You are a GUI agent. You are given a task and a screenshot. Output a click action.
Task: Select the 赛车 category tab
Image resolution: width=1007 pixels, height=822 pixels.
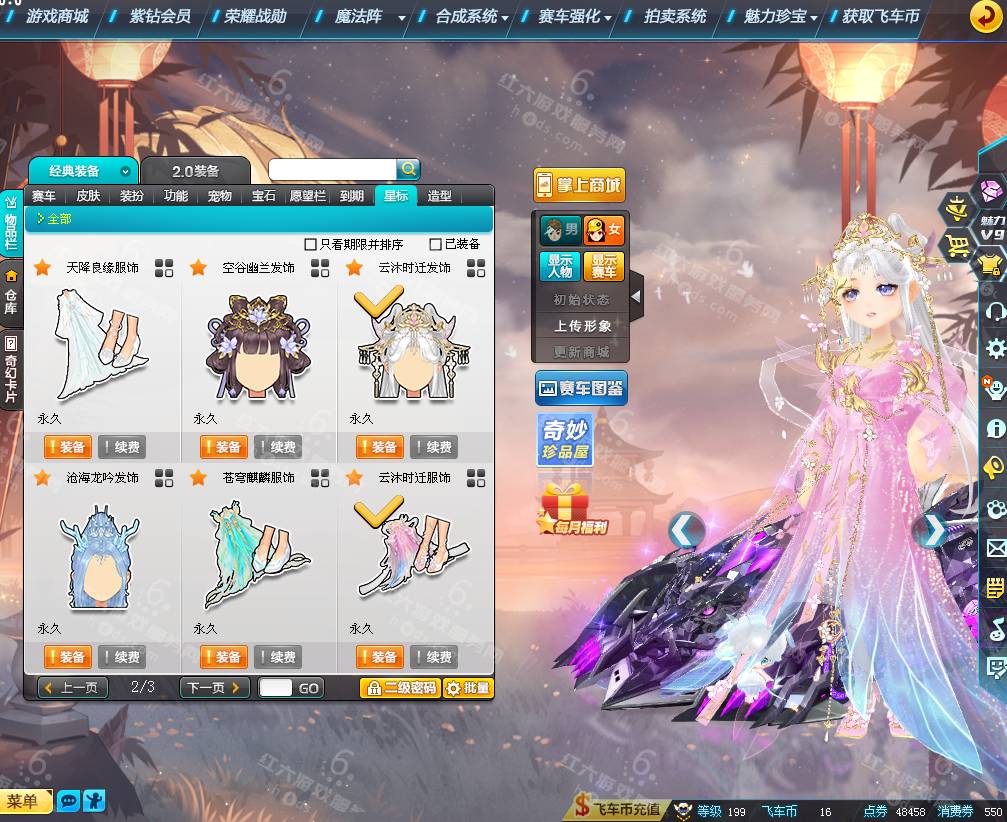44,196
